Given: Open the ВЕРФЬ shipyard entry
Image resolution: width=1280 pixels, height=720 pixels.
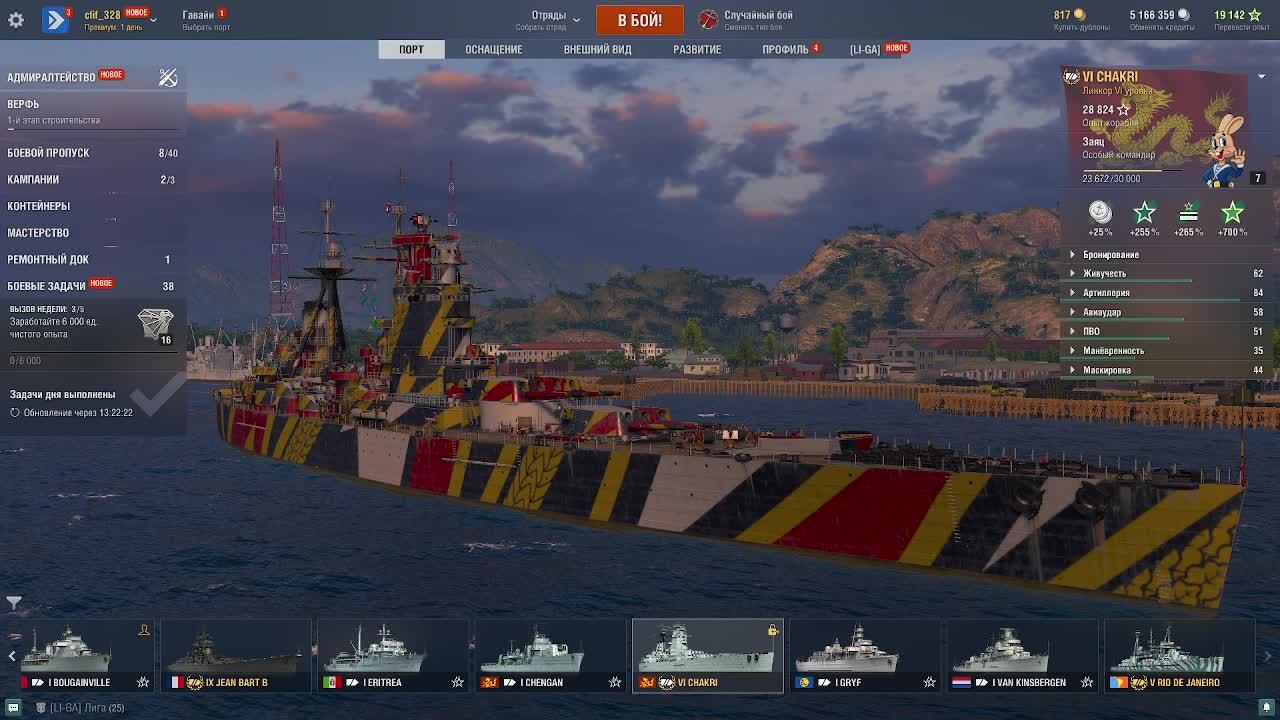Looking at the screenshot, I should 24,104.
